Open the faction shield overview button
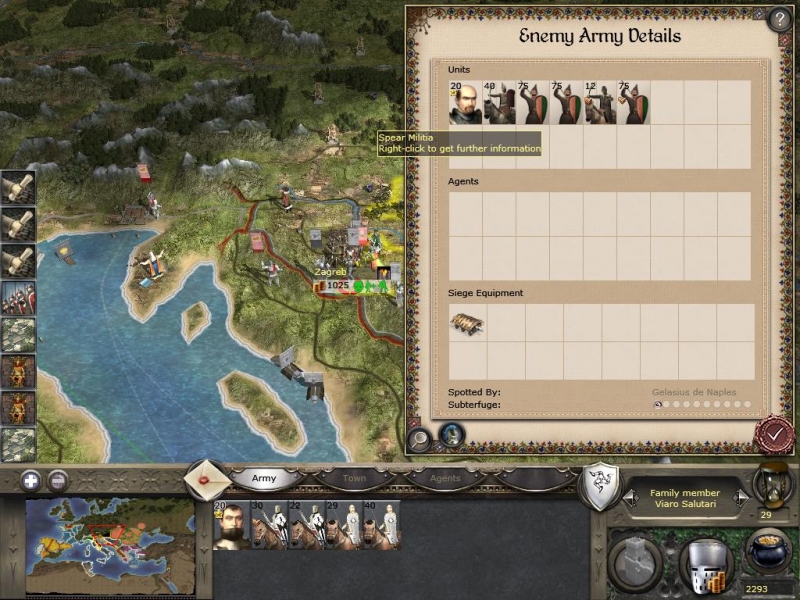The height and width of the screenshot is (600, 800). pos(598,485)
